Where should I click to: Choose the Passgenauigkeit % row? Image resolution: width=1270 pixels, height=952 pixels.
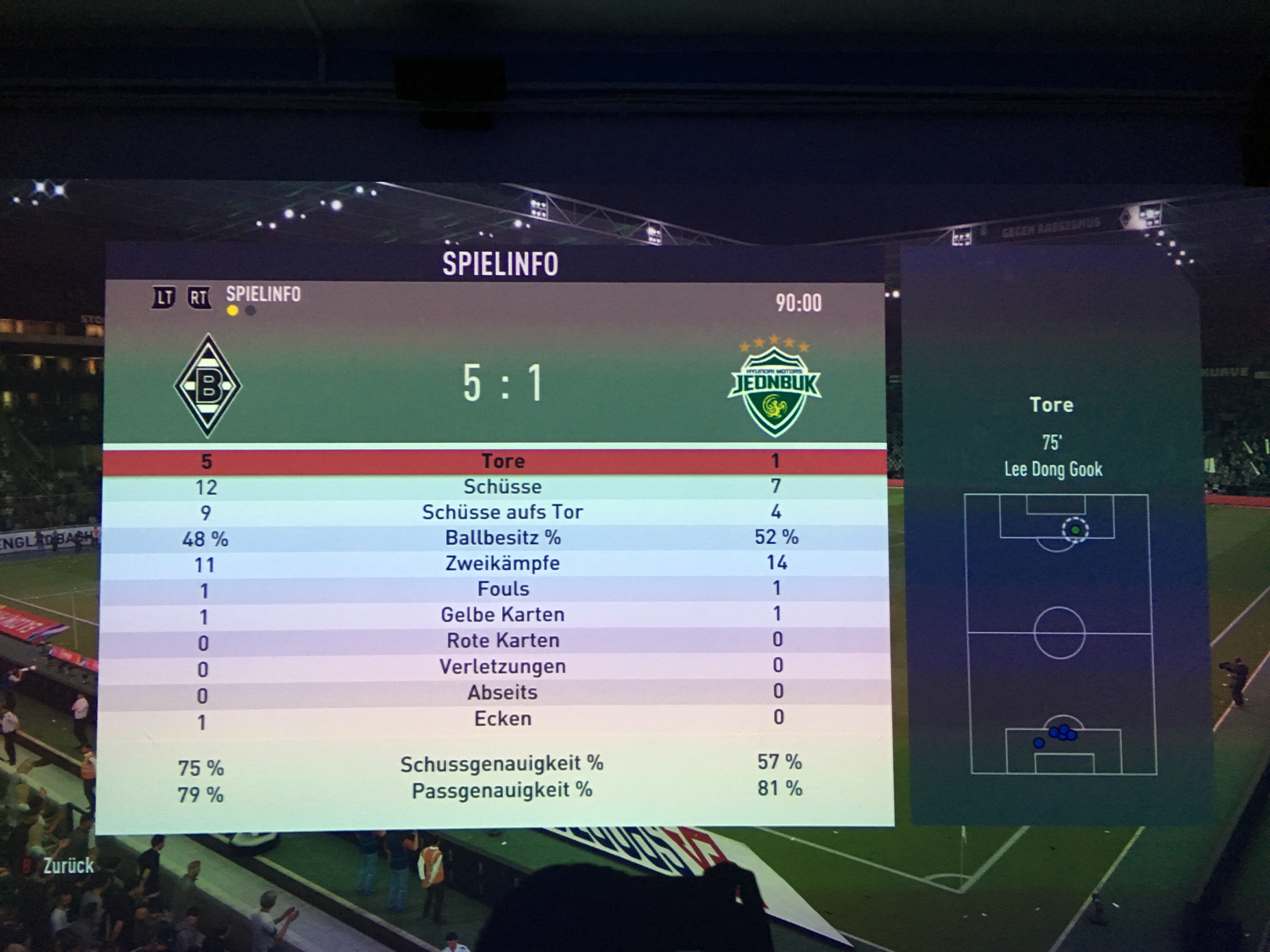pos(502,790)
